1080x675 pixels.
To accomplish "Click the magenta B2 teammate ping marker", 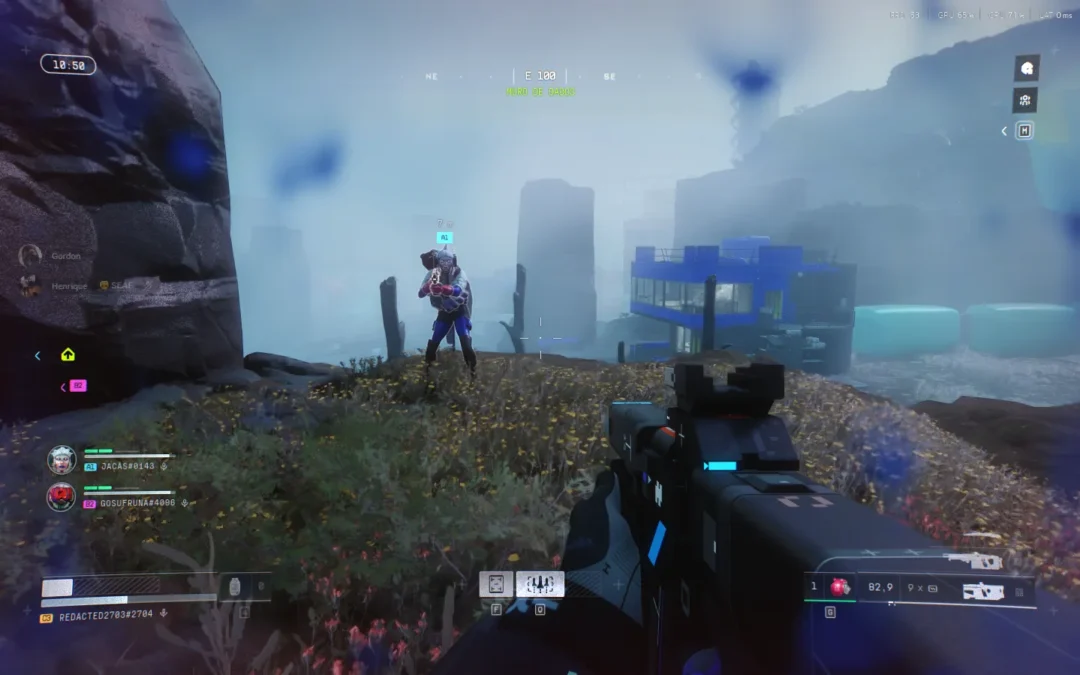I will pyautogui.click(x=78, y=386).
